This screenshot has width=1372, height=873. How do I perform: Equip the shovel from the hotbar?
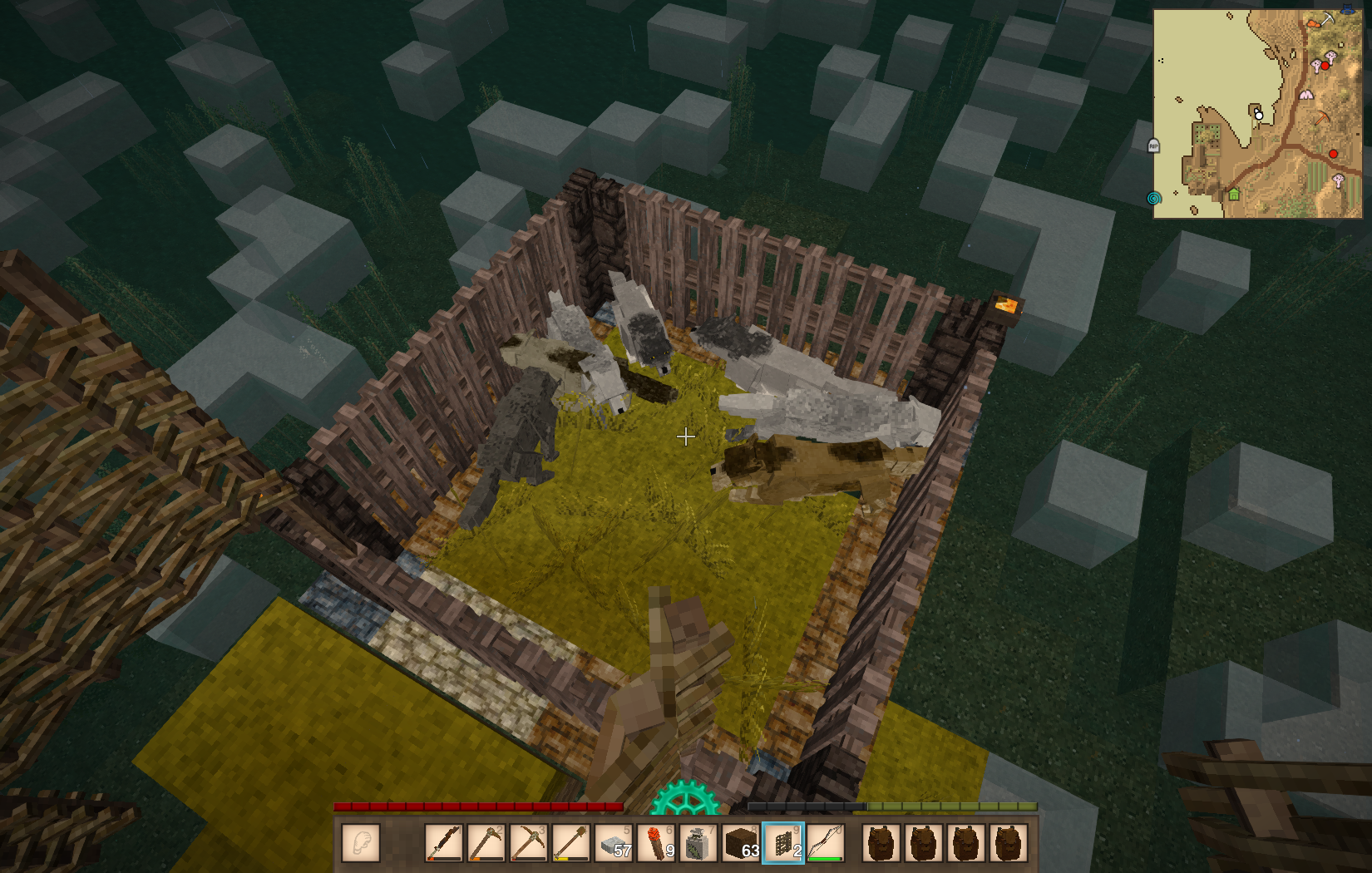pos(570,843)
